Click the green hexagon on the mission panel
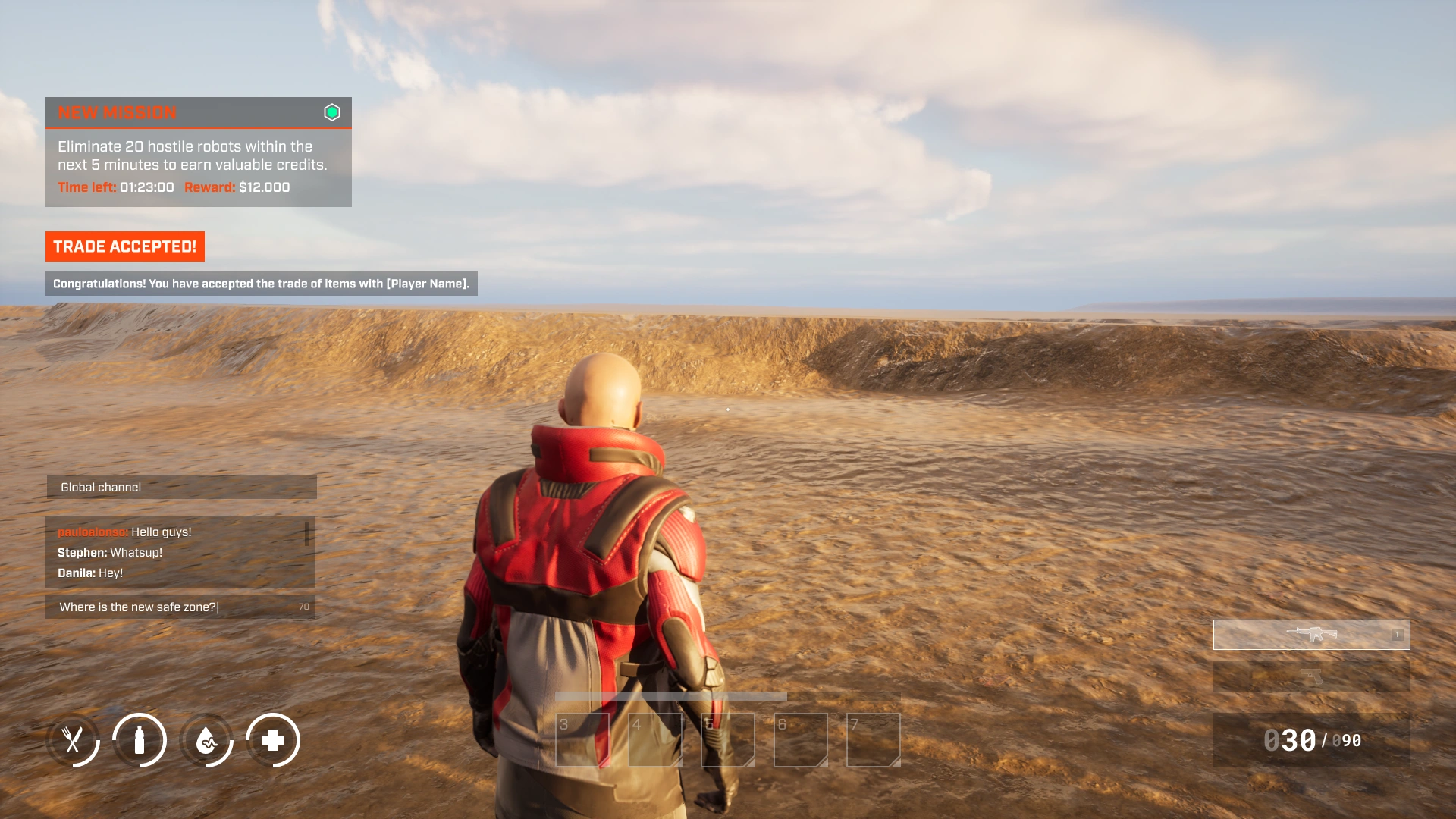The image size is (1456, 819). (332, 112)
